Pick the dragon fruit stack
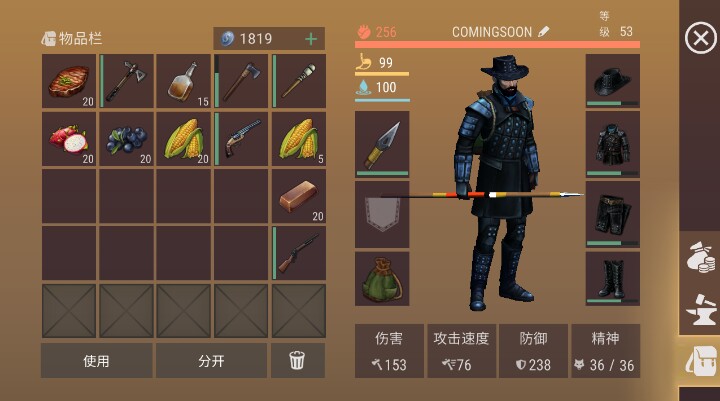720x401 pixels. 69,139
